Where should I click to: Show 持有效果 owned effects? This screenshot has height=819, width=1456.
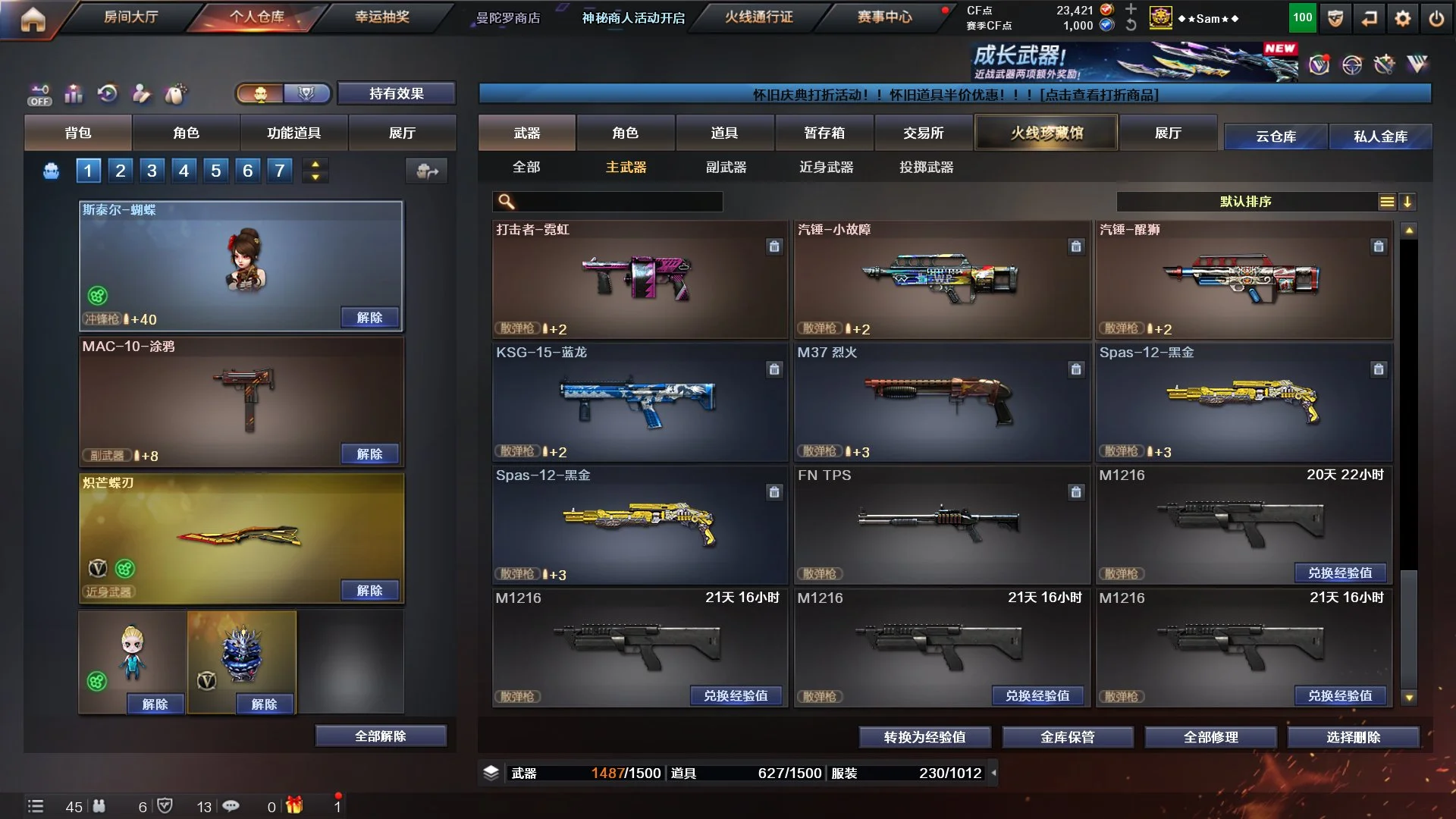coord(396,93)
